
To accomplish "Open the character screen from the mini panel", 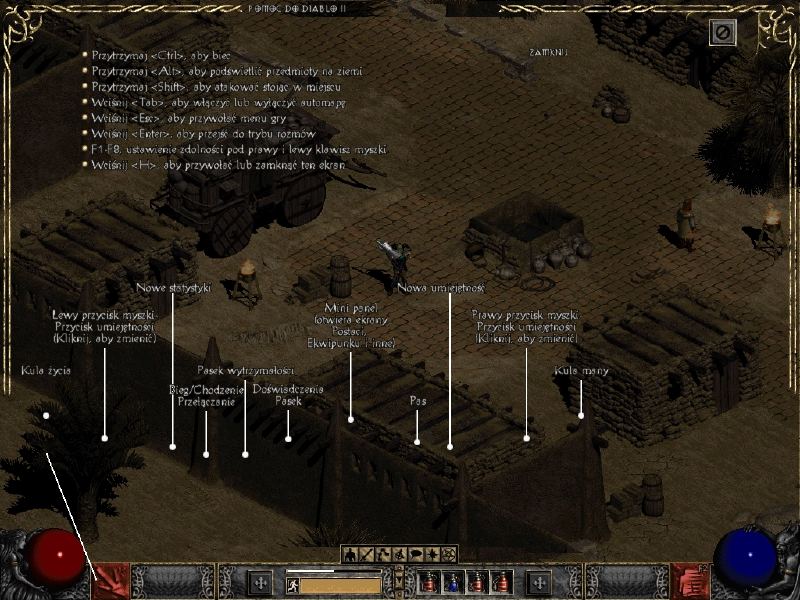I will (x=351, y=554).
